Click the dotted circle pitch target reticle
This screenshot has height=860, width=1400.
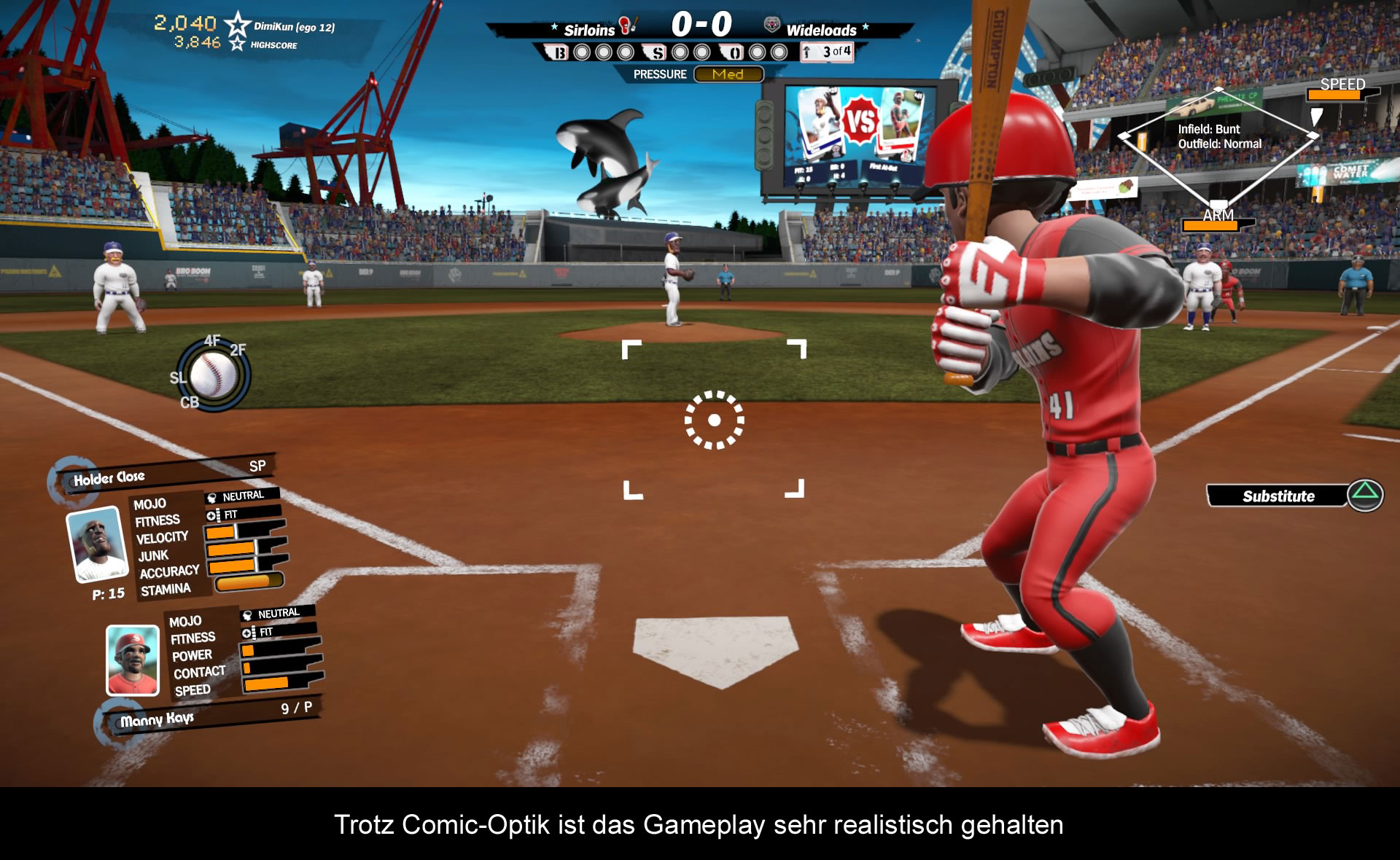click(715, 420)
